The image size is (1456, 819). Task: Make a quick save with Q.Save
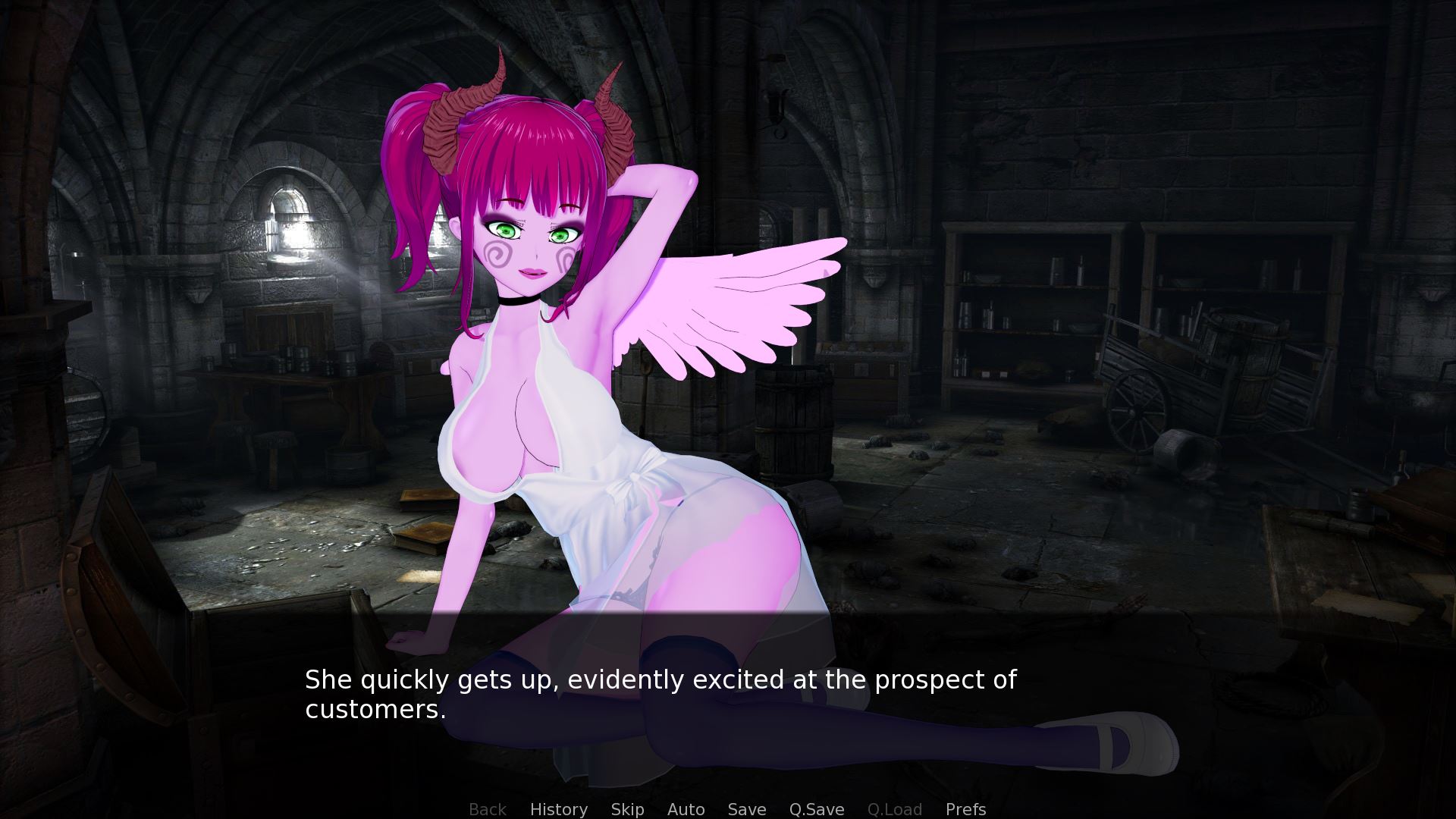point(816,809)
